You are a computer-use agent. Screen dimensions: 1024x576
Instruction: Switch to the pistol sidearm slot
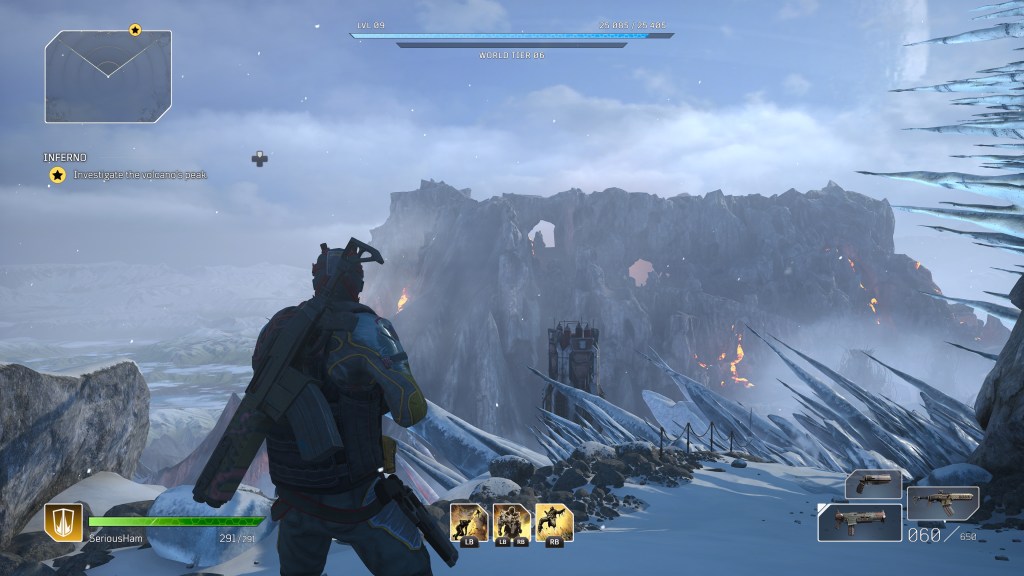pos(873,484)
